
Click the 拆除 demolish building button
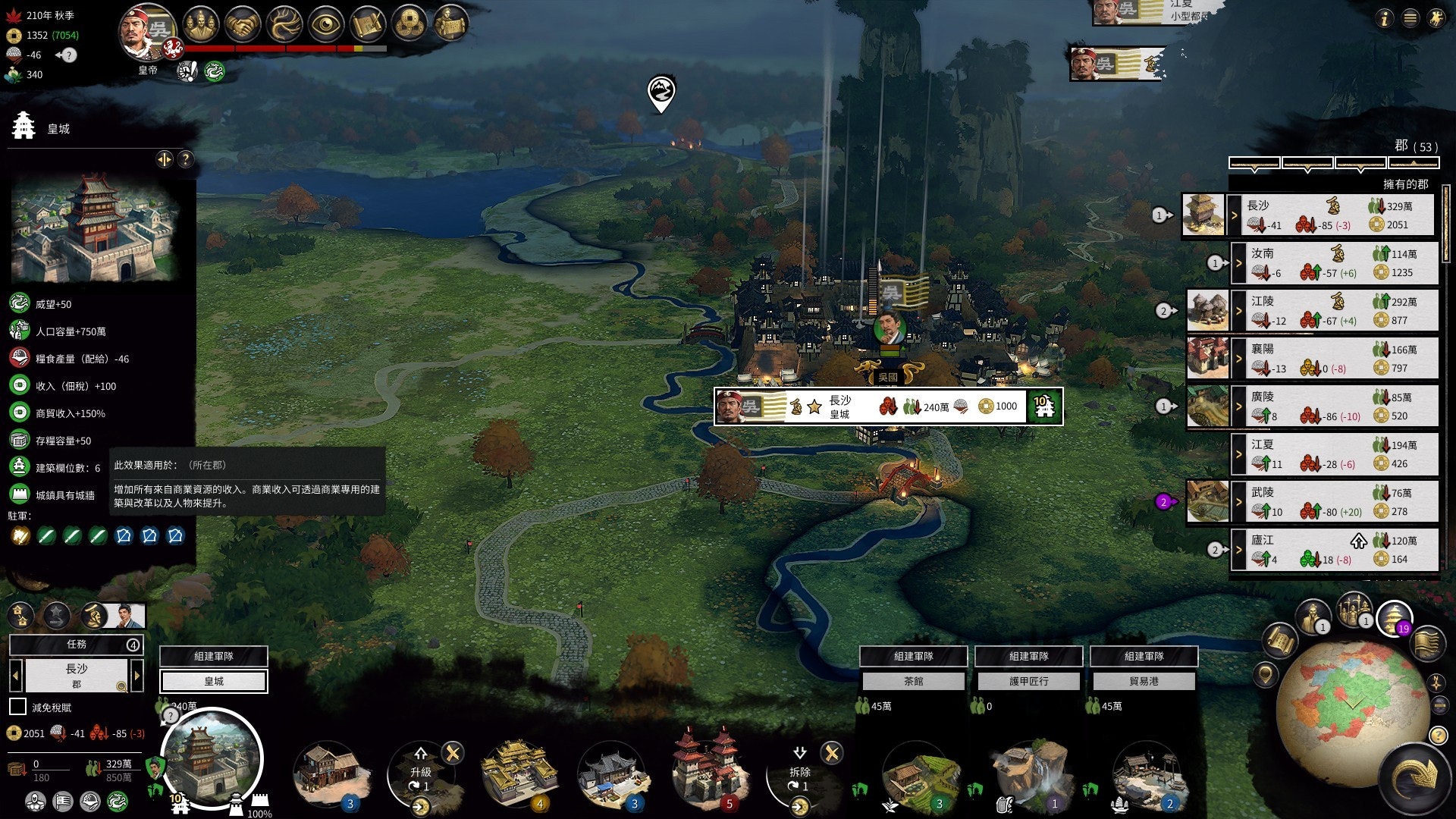pos(800,773)
